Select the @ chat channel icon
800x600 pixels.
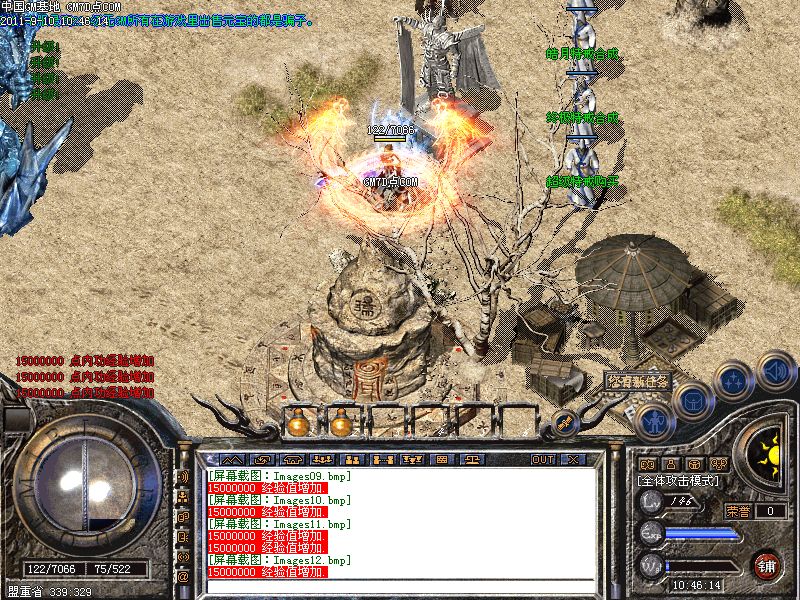coord(183,576)
